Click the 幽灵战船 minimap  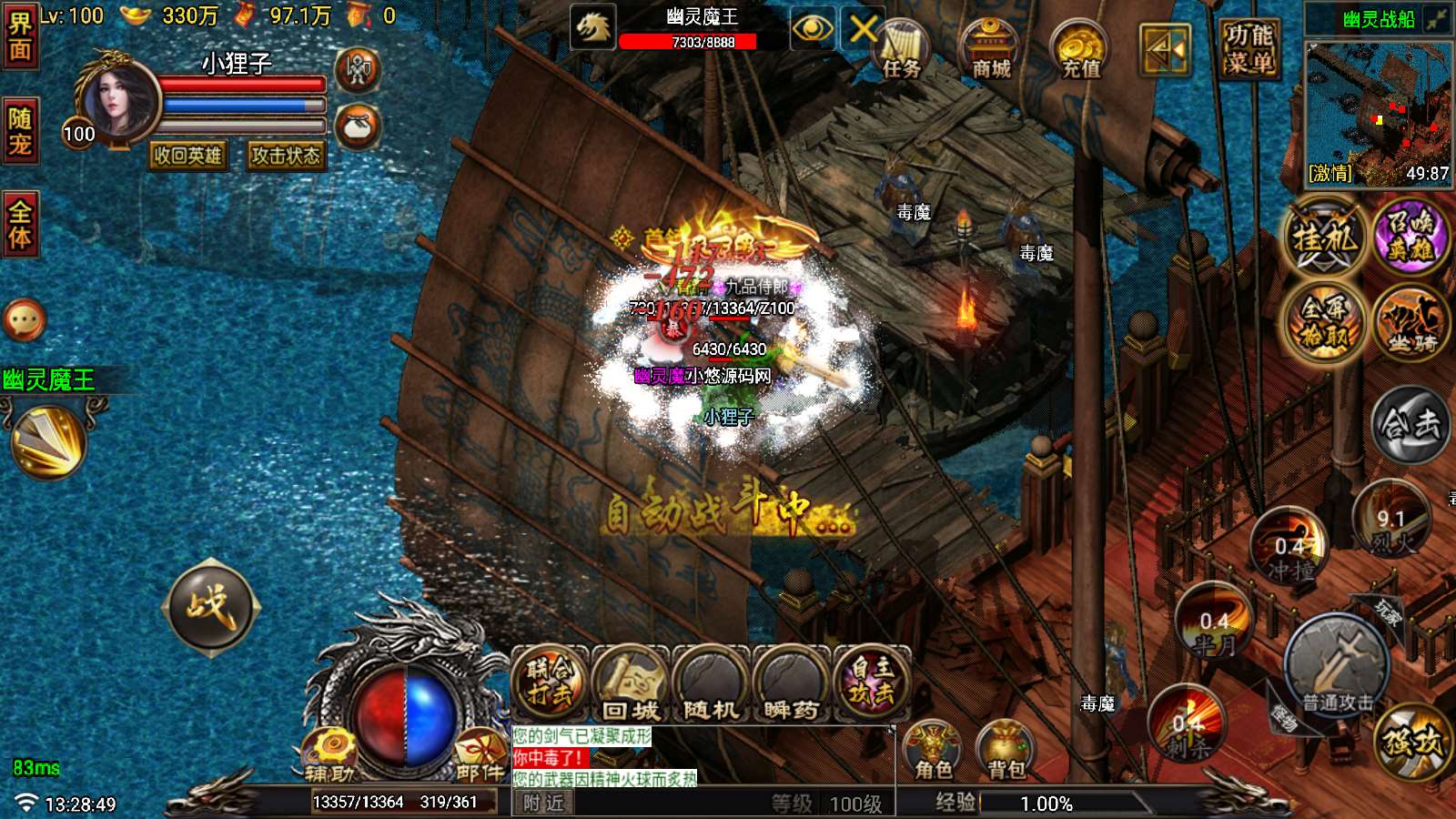point(1378,114)
